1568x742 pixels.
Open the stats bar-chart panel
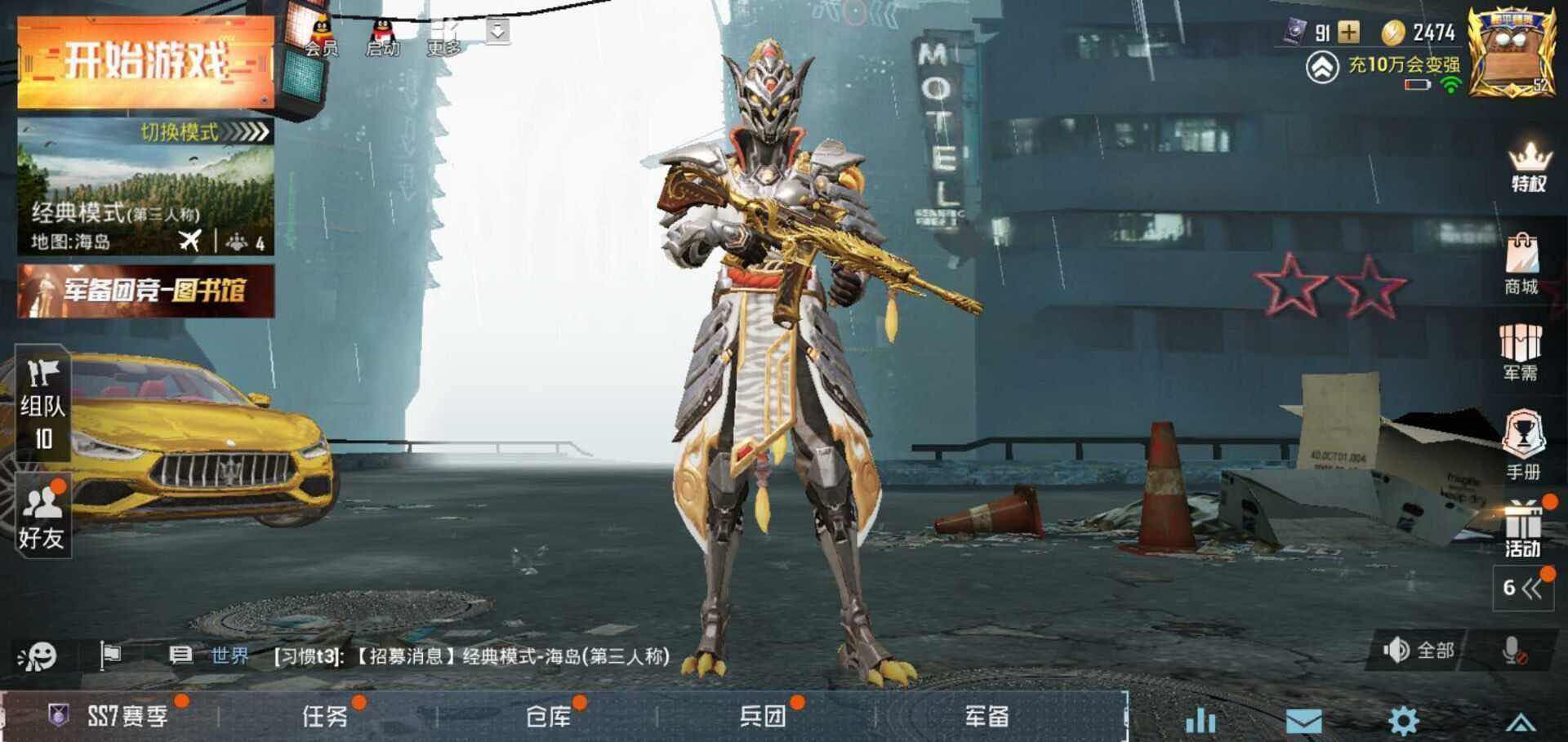click(x=1200, y=718)
